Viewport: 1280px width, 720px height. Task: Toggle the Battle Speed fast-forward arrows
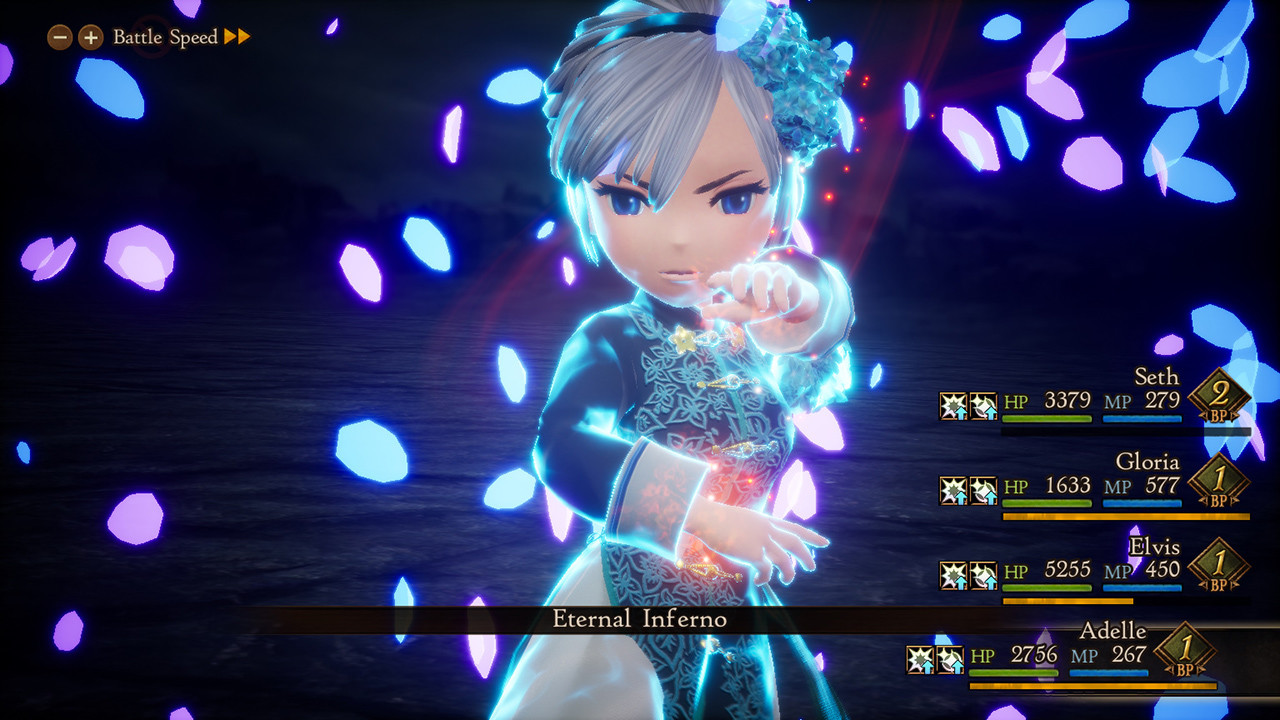tap(238, 37)
